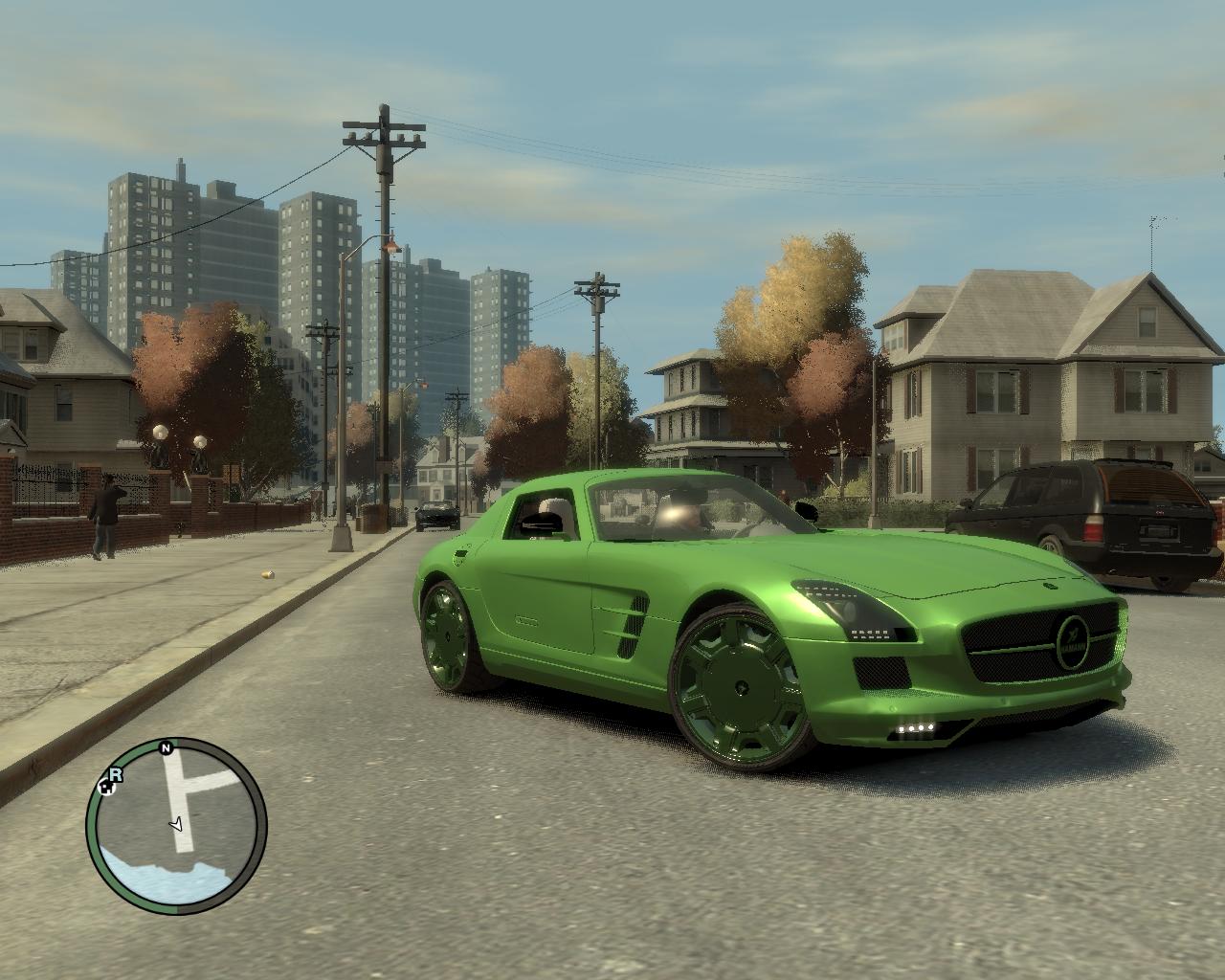Select the safehouse blip on the radar
The image size is (1225, 980).
point(106,789)
